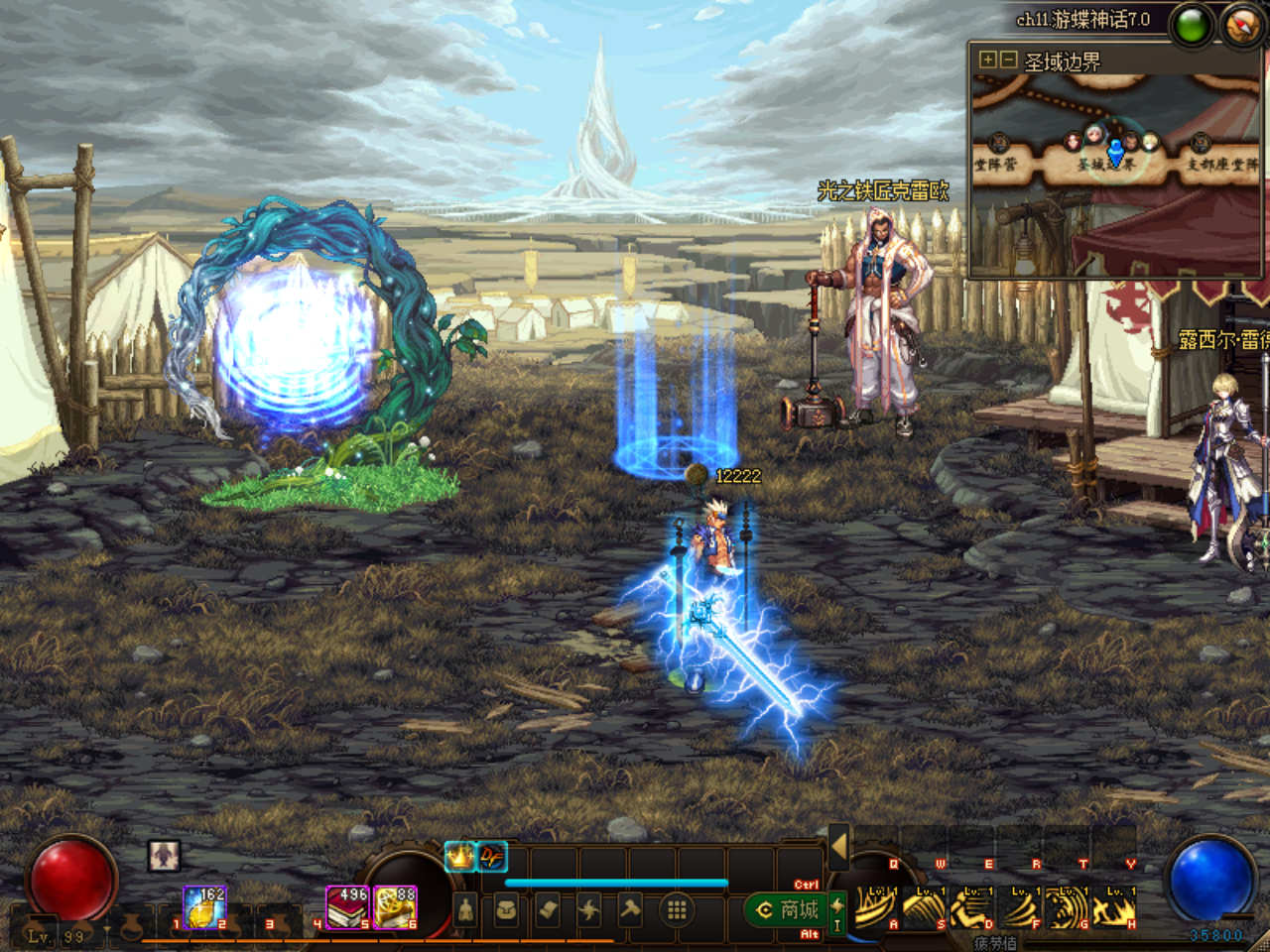Cast the flame skill bound to H

click(1113, 909)
